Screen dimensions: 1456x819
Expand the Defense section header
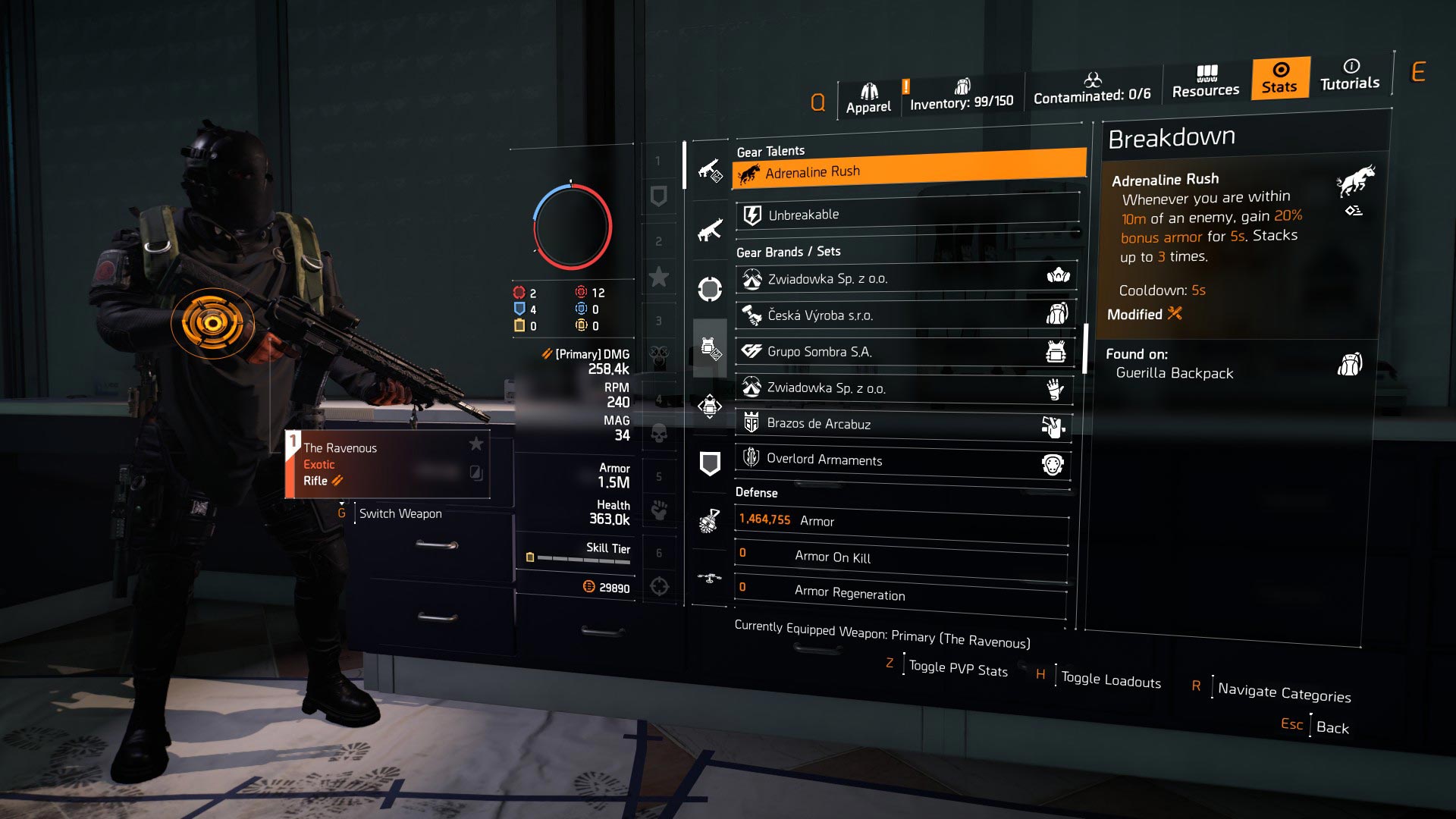pos(755,493)
